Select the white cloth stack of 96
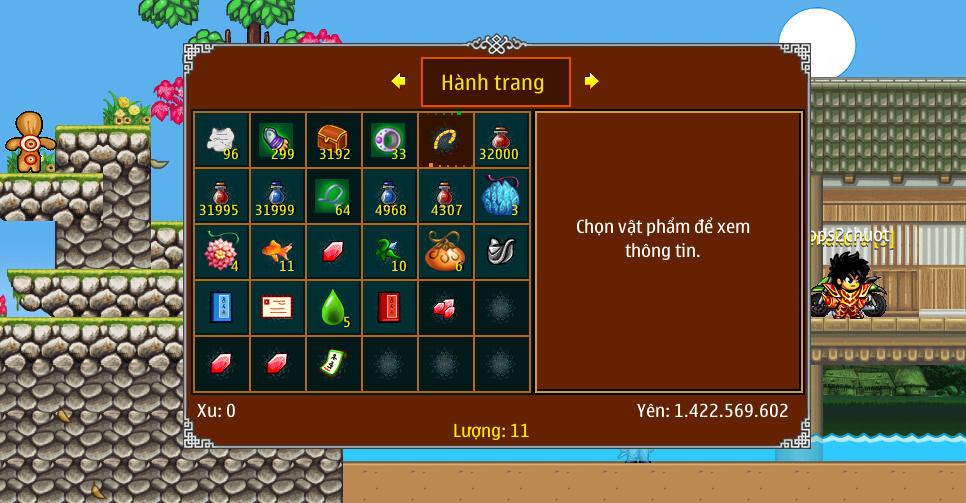This screenshot has height=503, width=966. (x=222, y=139)
